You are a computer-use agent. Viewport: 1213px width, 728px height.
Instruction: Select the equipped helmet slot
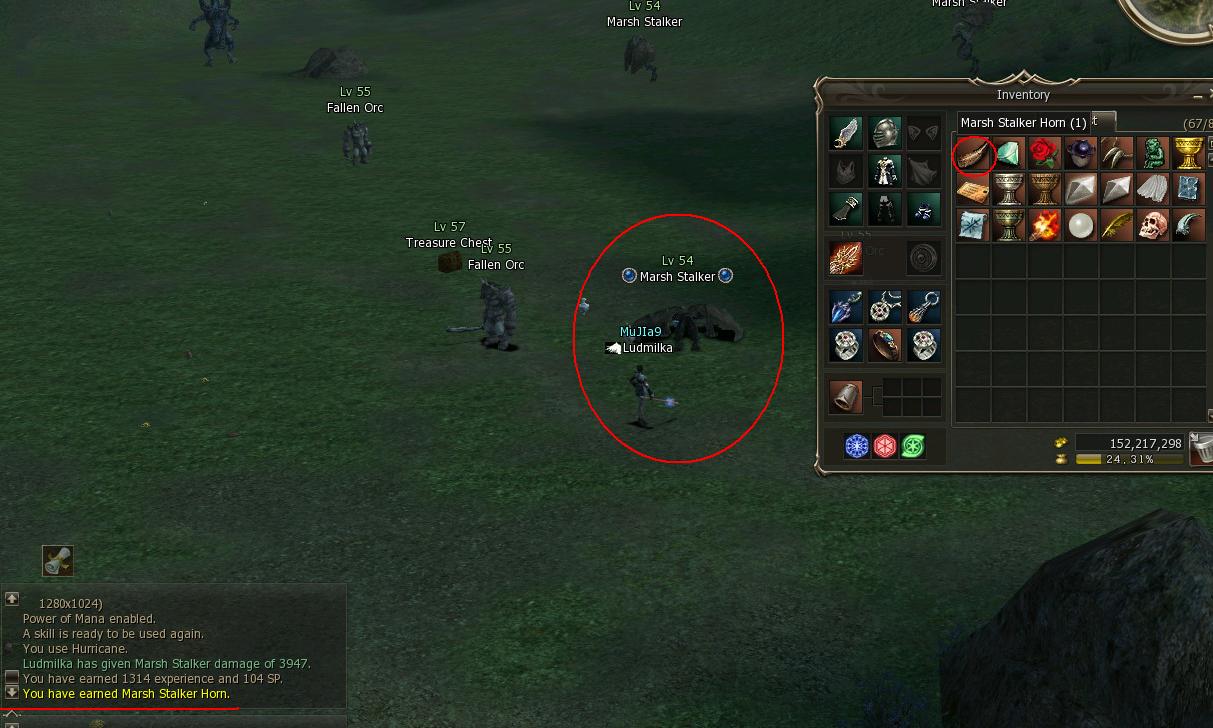tap(884, 132)
